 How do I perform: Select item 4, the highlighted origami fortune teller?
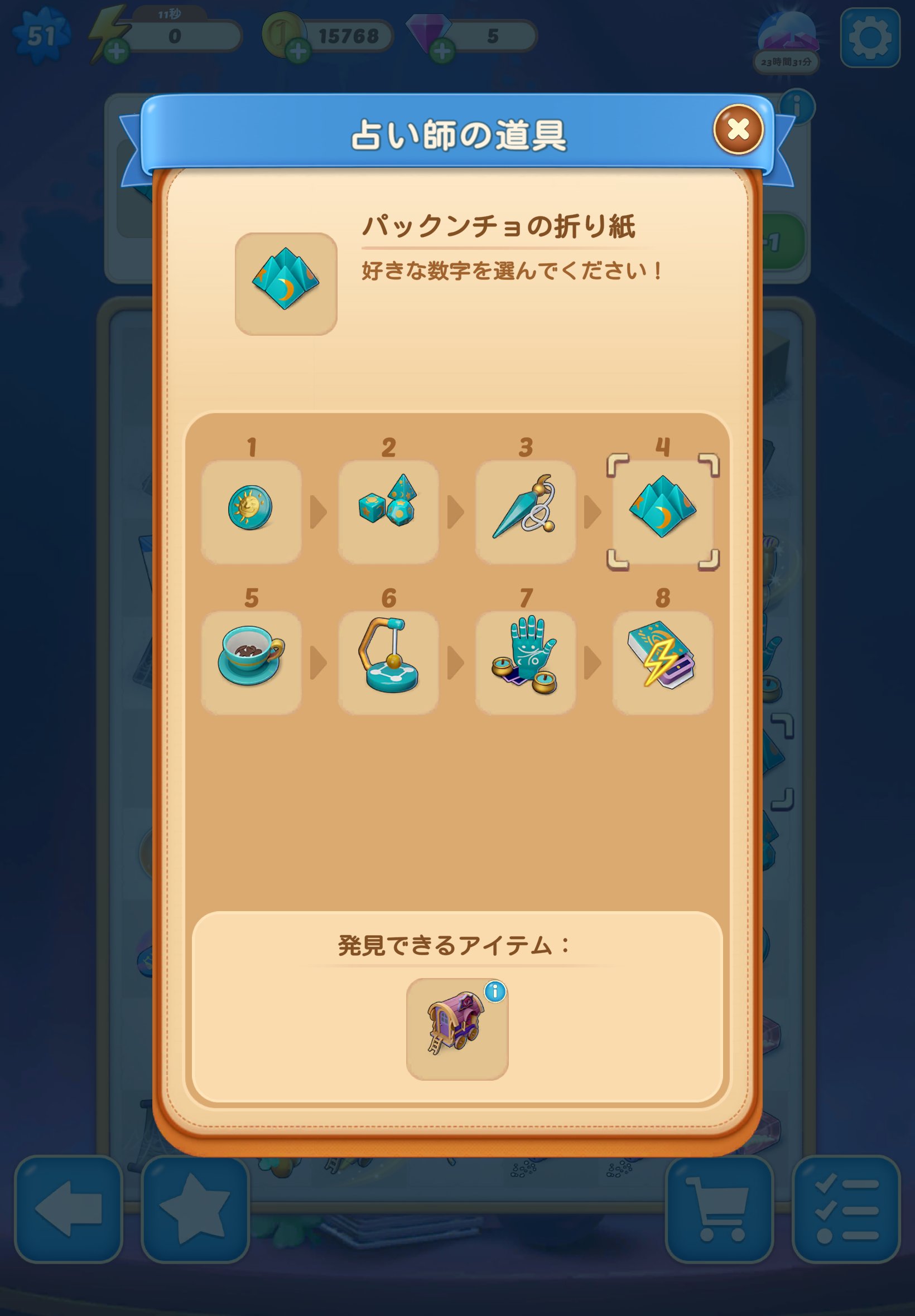tap(663, 511)
